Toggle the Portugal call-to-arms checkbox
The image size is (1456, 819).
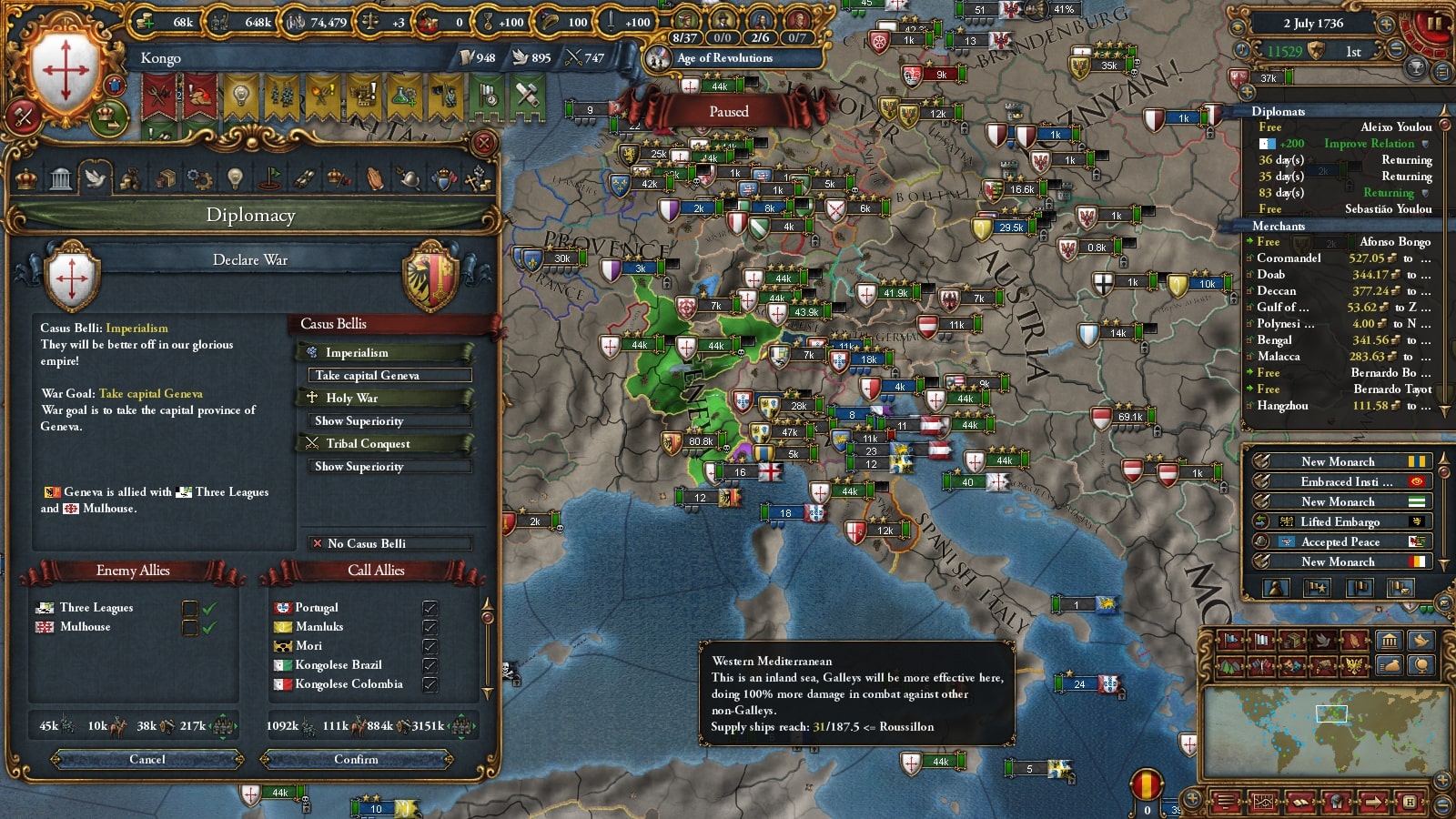pyautogui.click(x=430, y=607)
